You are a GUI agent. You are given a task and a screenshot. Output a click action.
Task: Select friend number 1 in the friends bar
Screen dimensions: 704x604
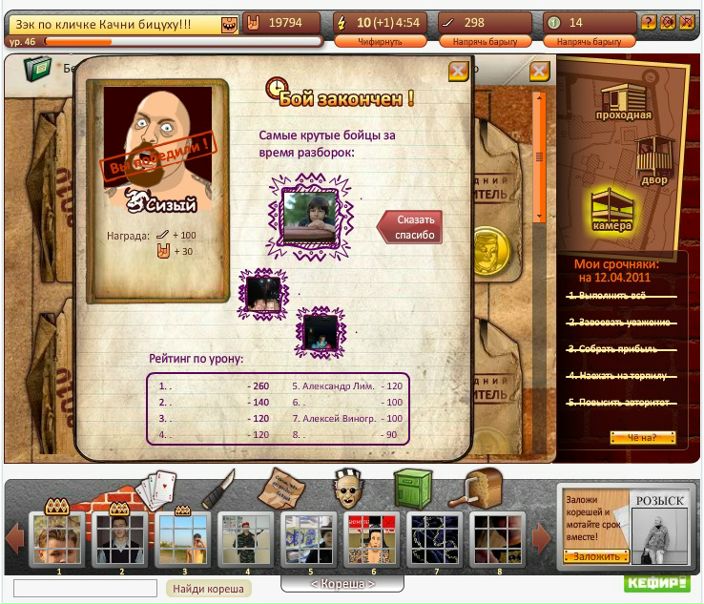(x=58, y=540)
